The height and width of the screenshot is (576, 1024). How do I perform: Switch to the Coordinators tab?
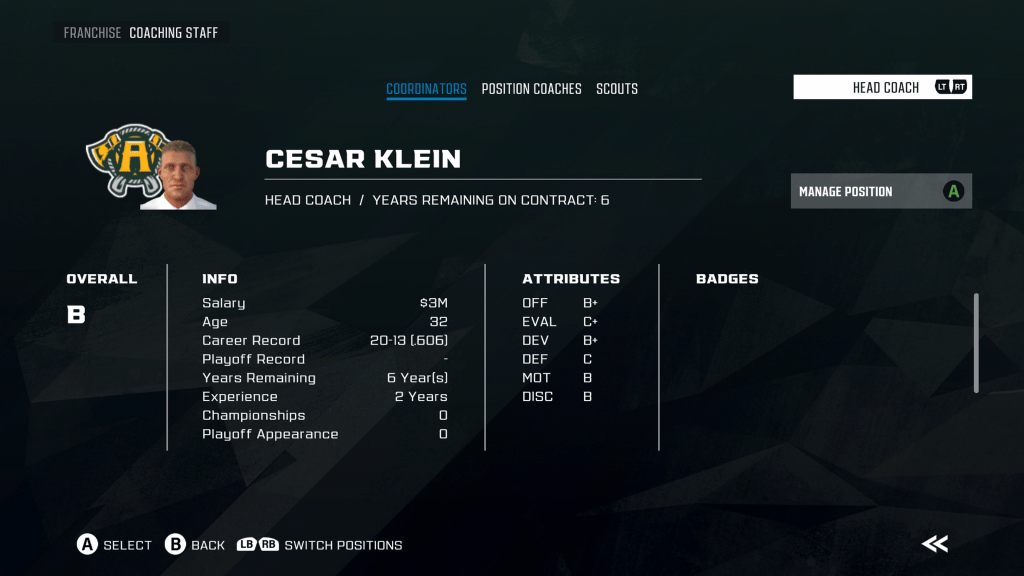coord(426,89)
